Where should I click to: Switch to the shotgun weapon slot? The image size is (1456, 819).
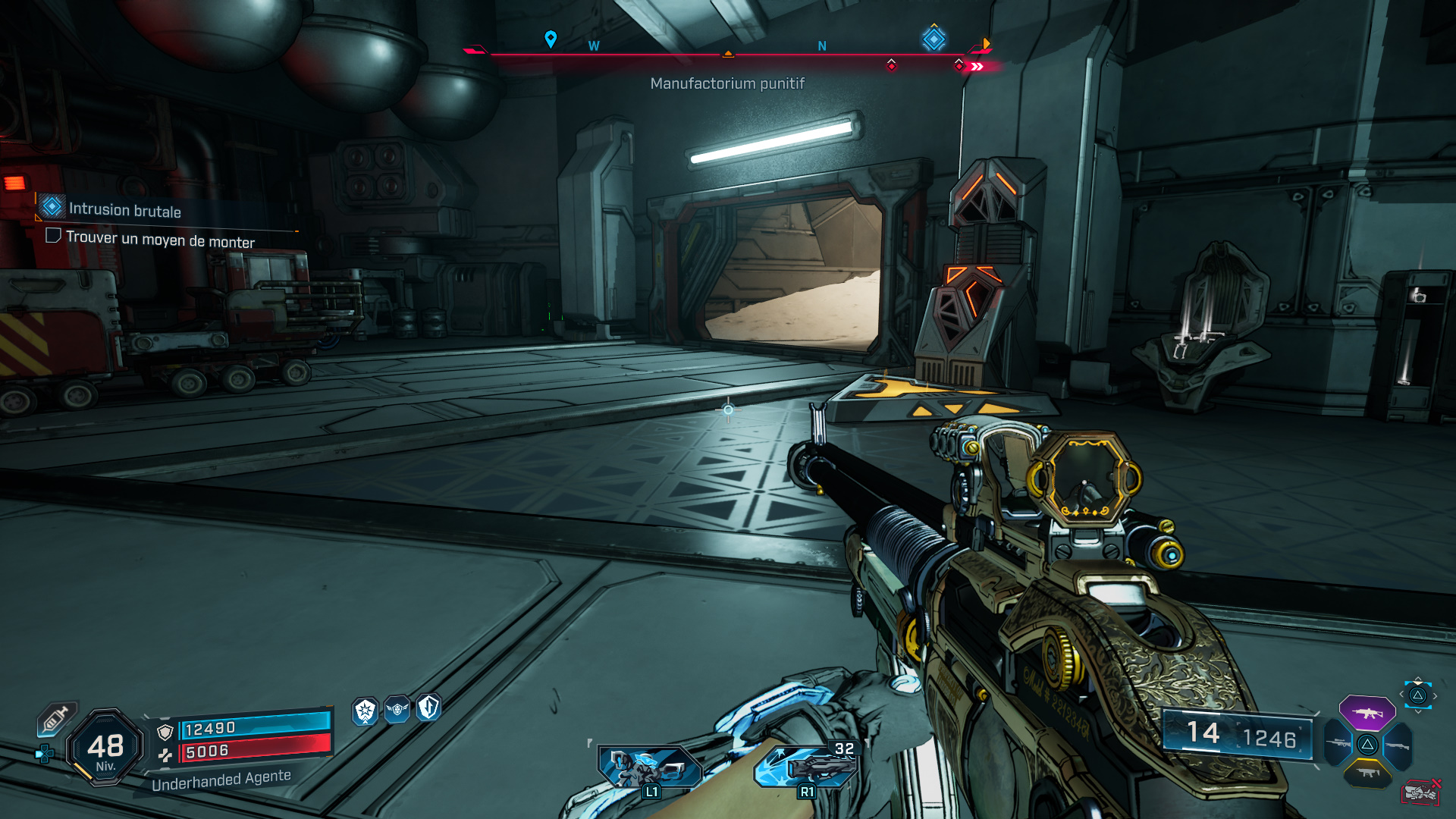click(1398, 745)
